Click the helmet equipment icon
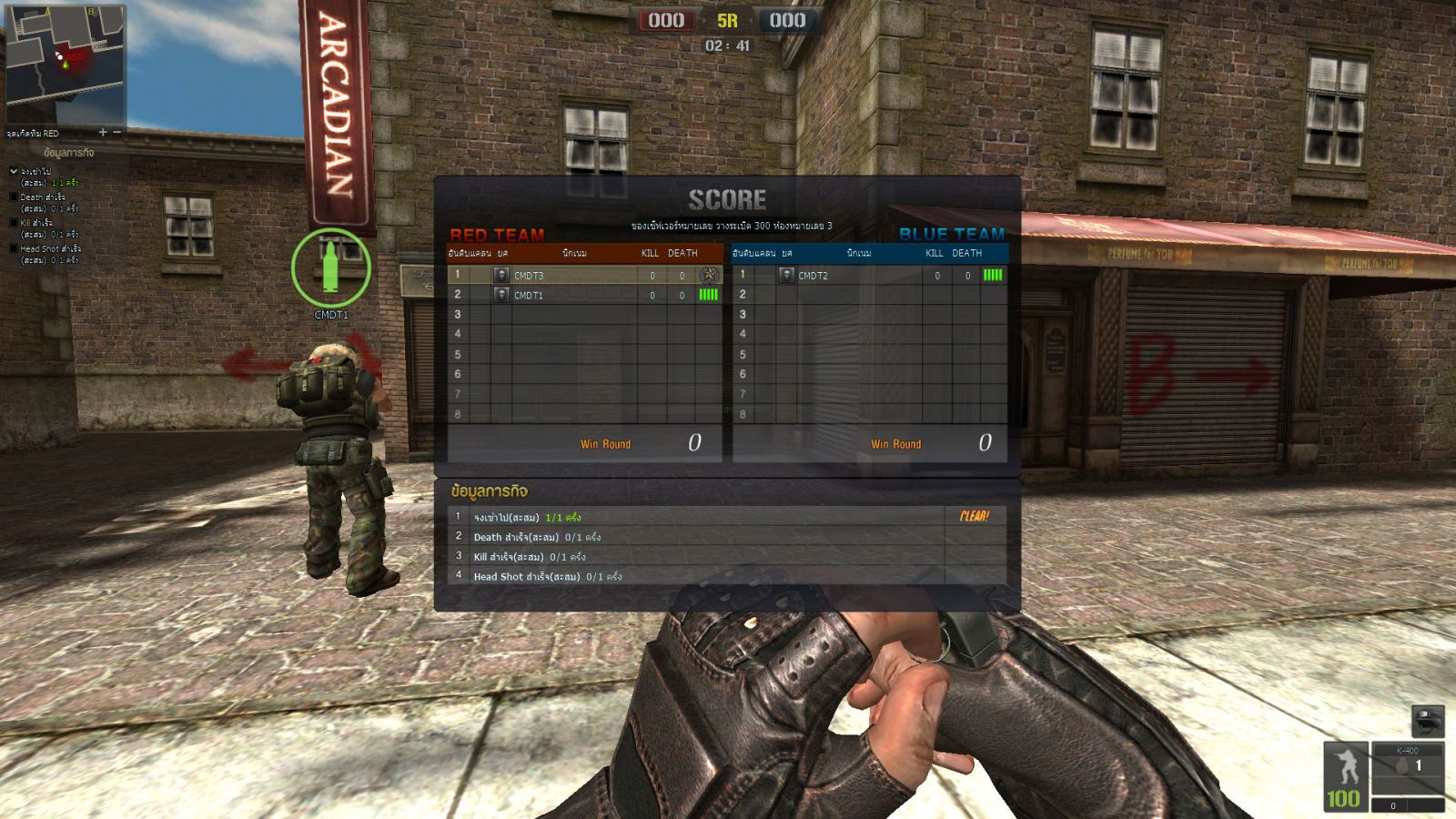 point(1428,721)
